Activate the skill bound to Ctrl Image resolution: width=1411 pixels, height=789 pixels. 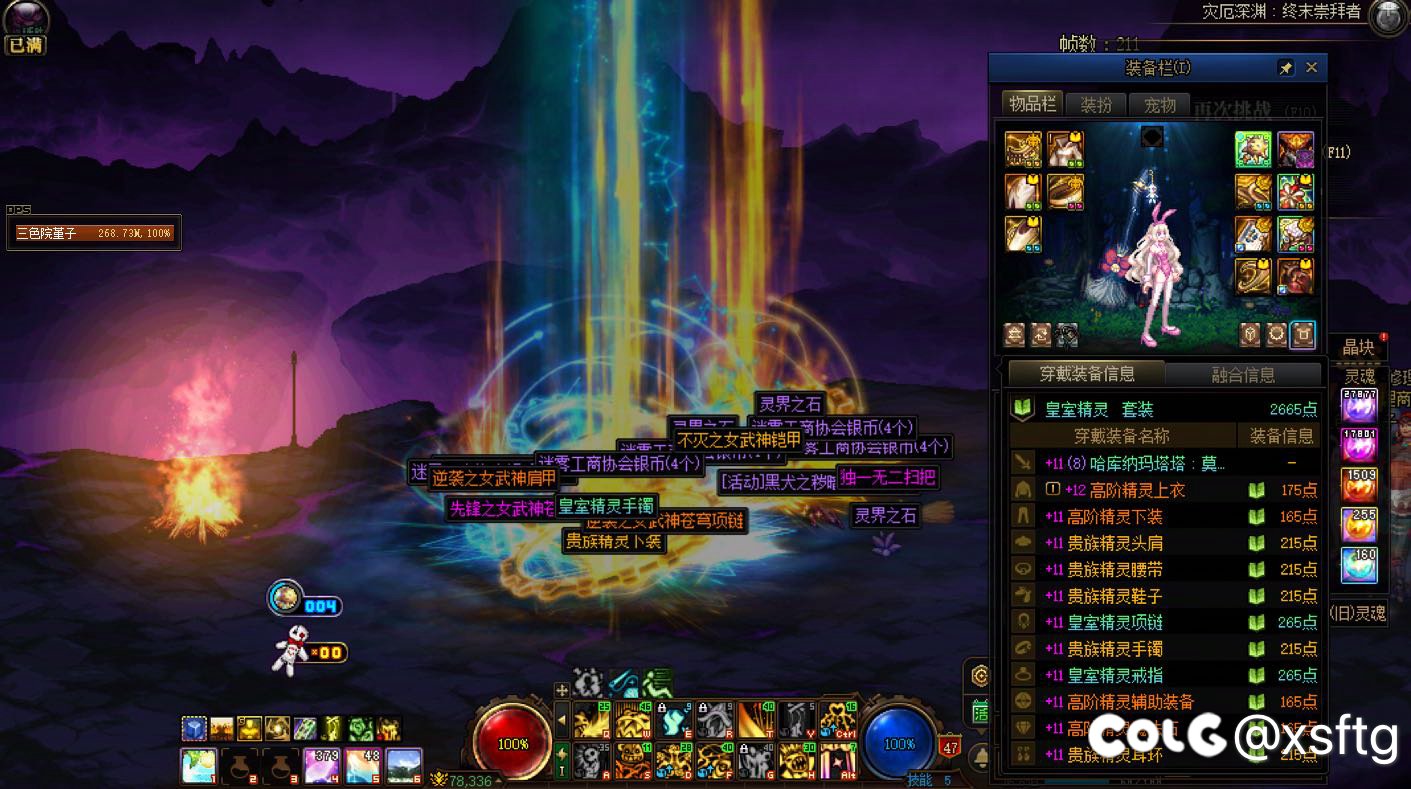pyautogui.click(x=838, y=720)
